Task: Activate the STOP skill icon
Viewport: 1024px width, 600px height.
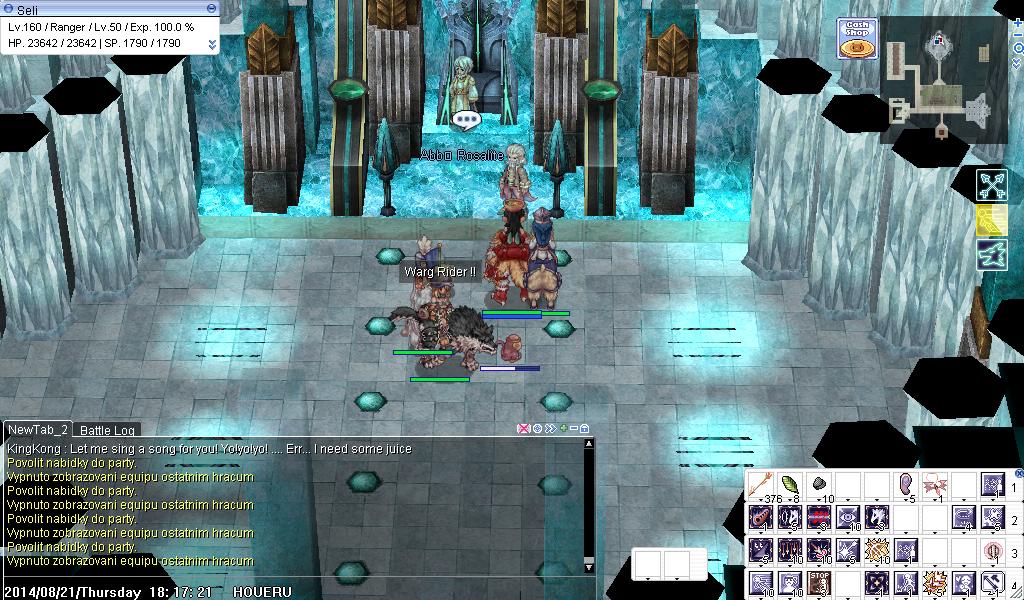Action: [x=819, y=581]
